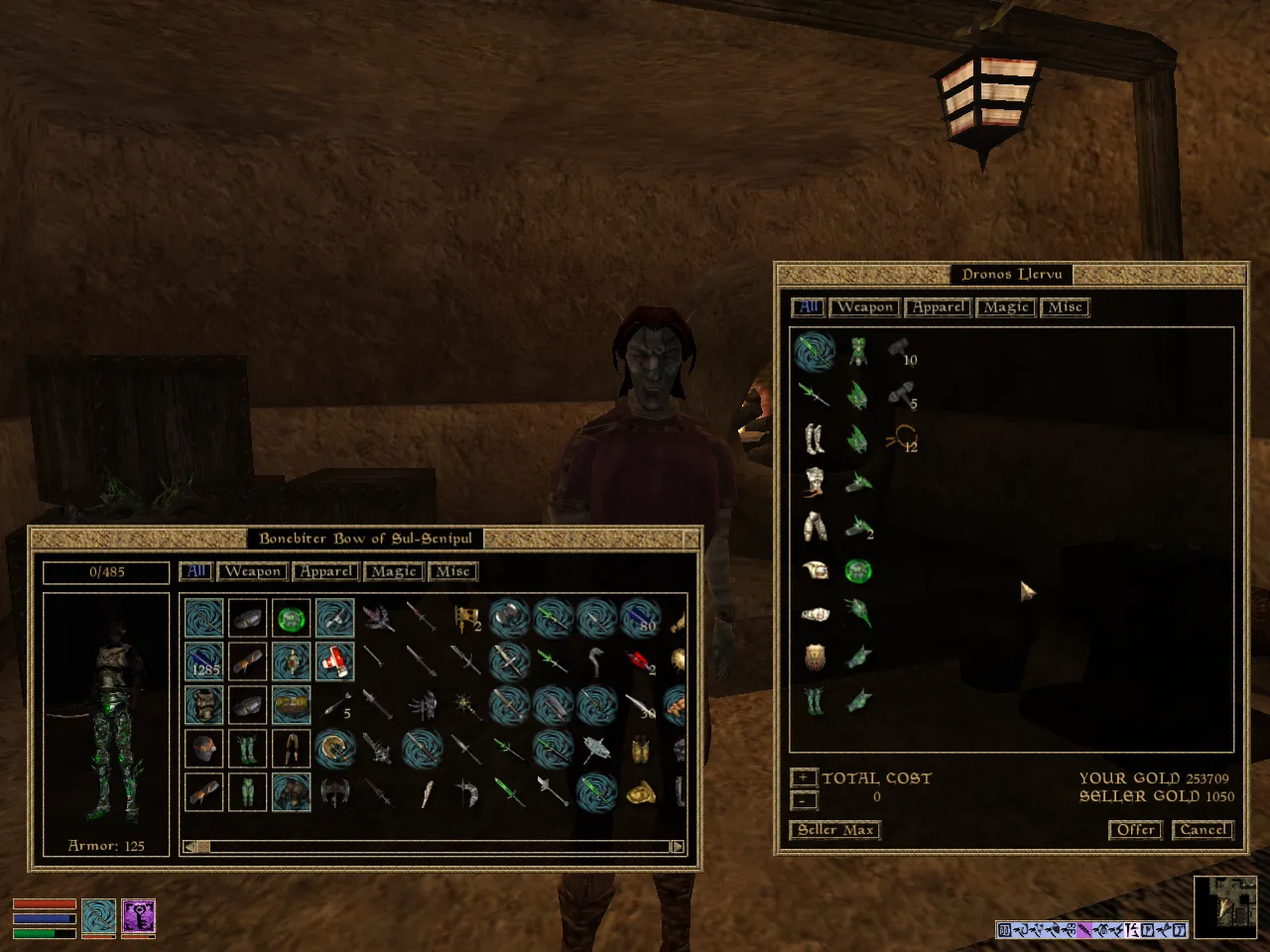Increase total cost with the plus button
Screen dimensions: 1270x952
[804, 778]
